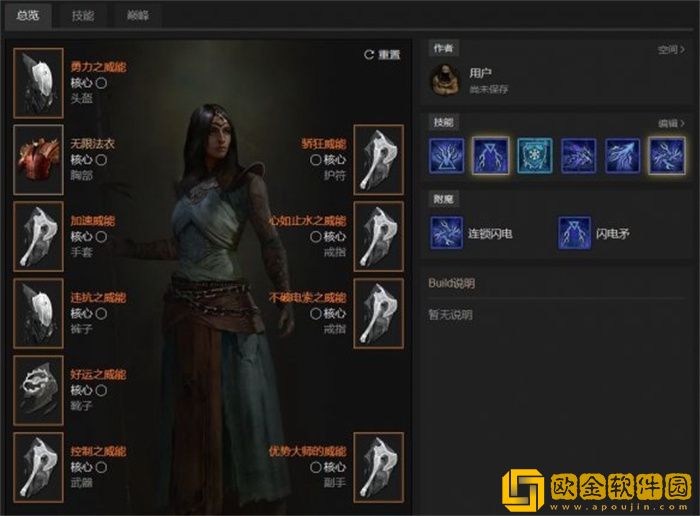This screenshot has height=516, width=700.
Task: Open the ring slot 心如止水之威能
Action: pyautogui.click(x=378, y=236)
